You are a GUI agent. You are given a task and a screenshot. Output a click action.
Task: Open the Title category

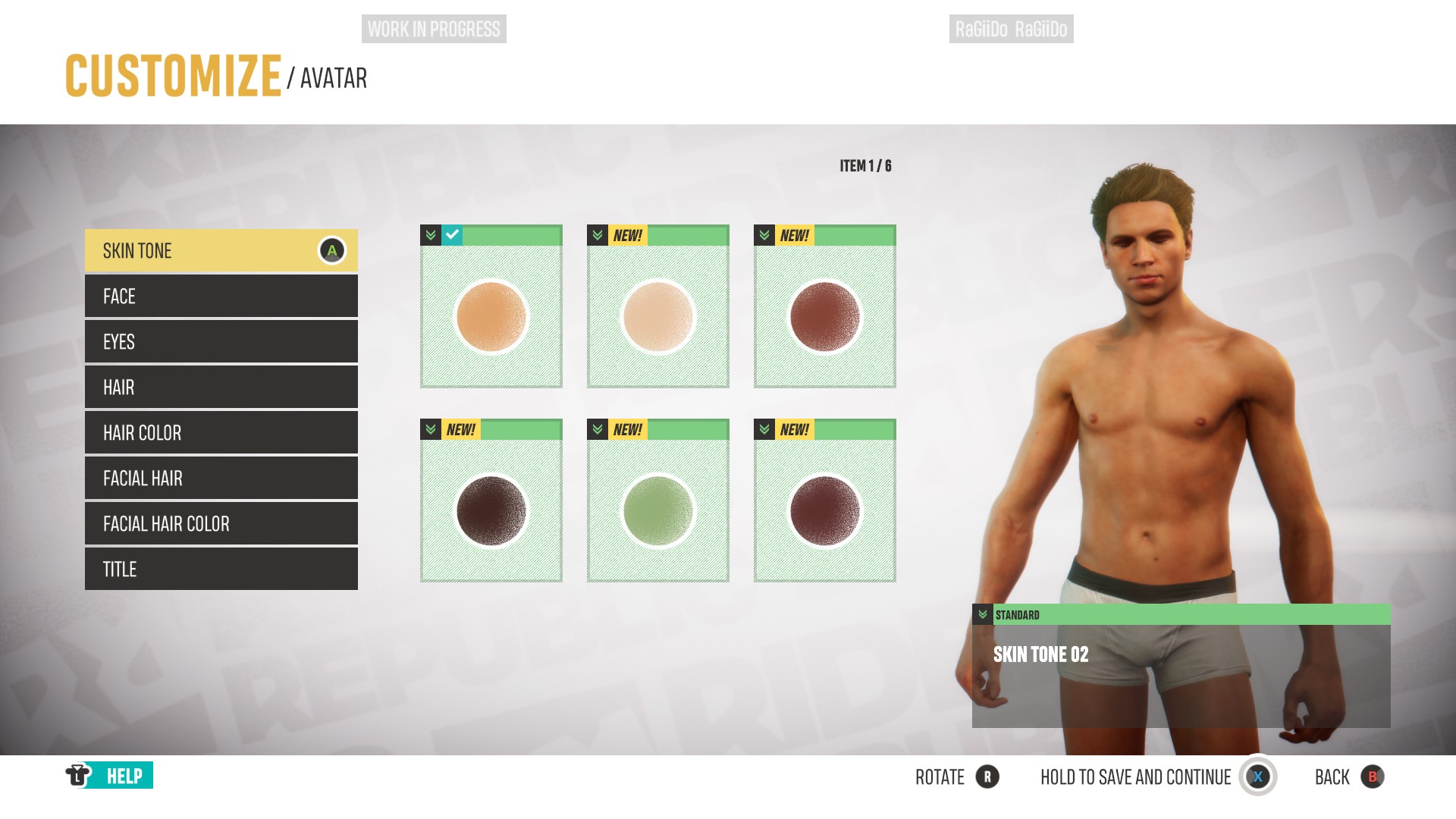tap(221, 570)
